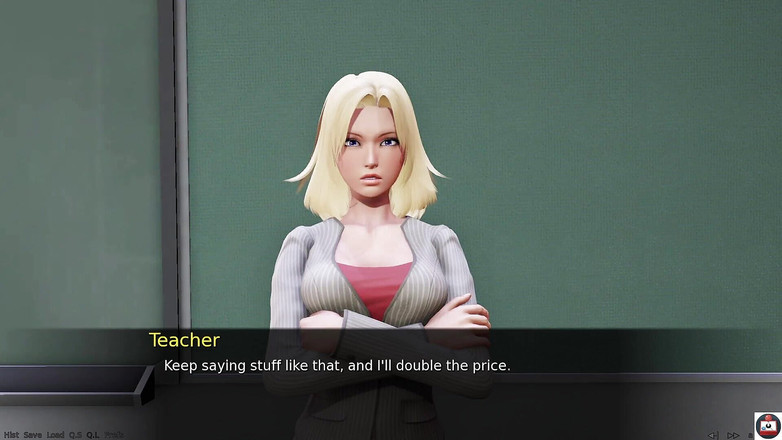Open the Prefs menu

[x=114, y=435]
